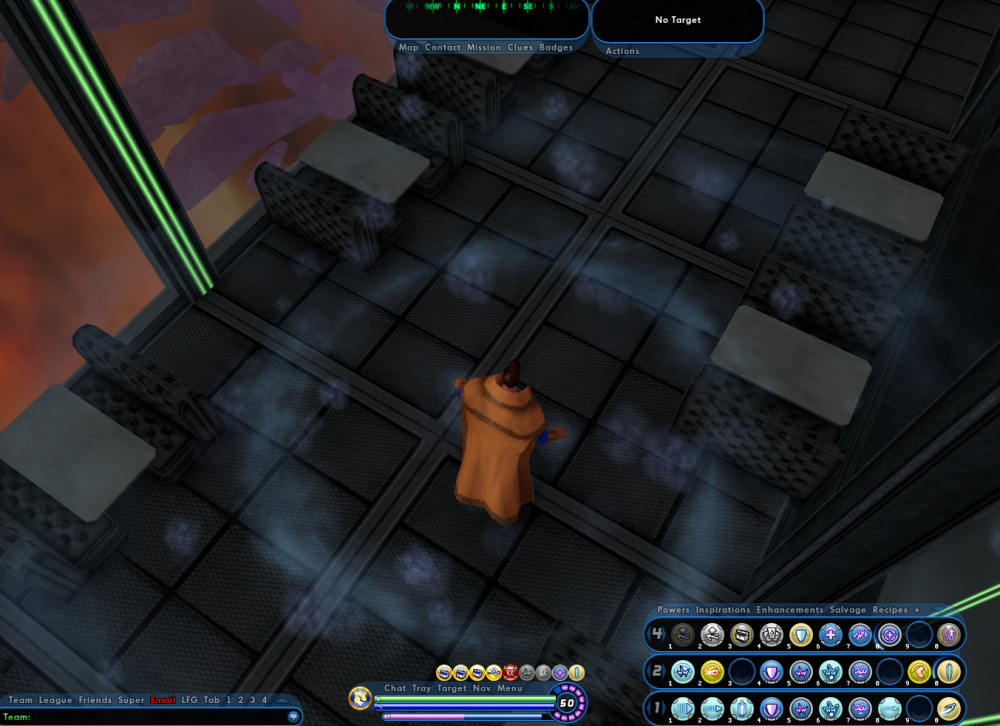
Task: Open the Badges window
Action: click(x=556, y=48)
